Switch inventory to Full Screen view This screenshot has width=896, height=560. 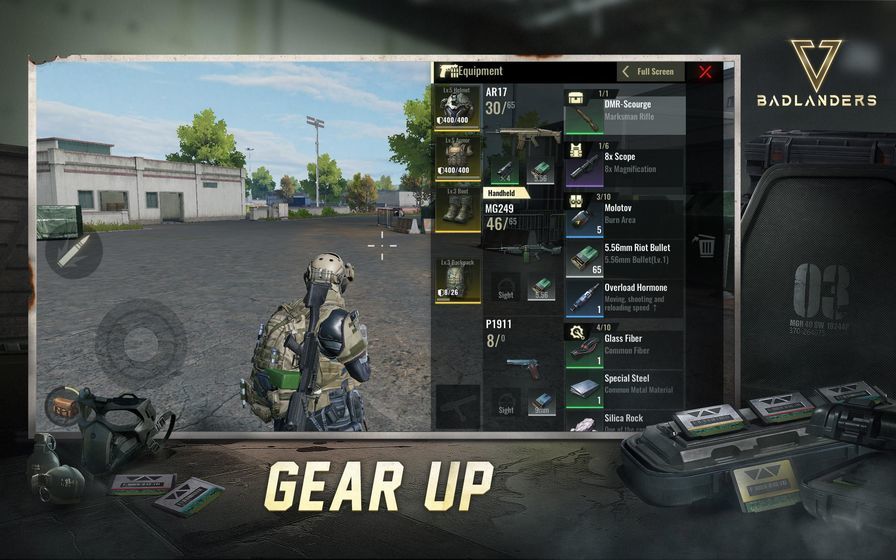pyautogui.click(x=649, y=72)
